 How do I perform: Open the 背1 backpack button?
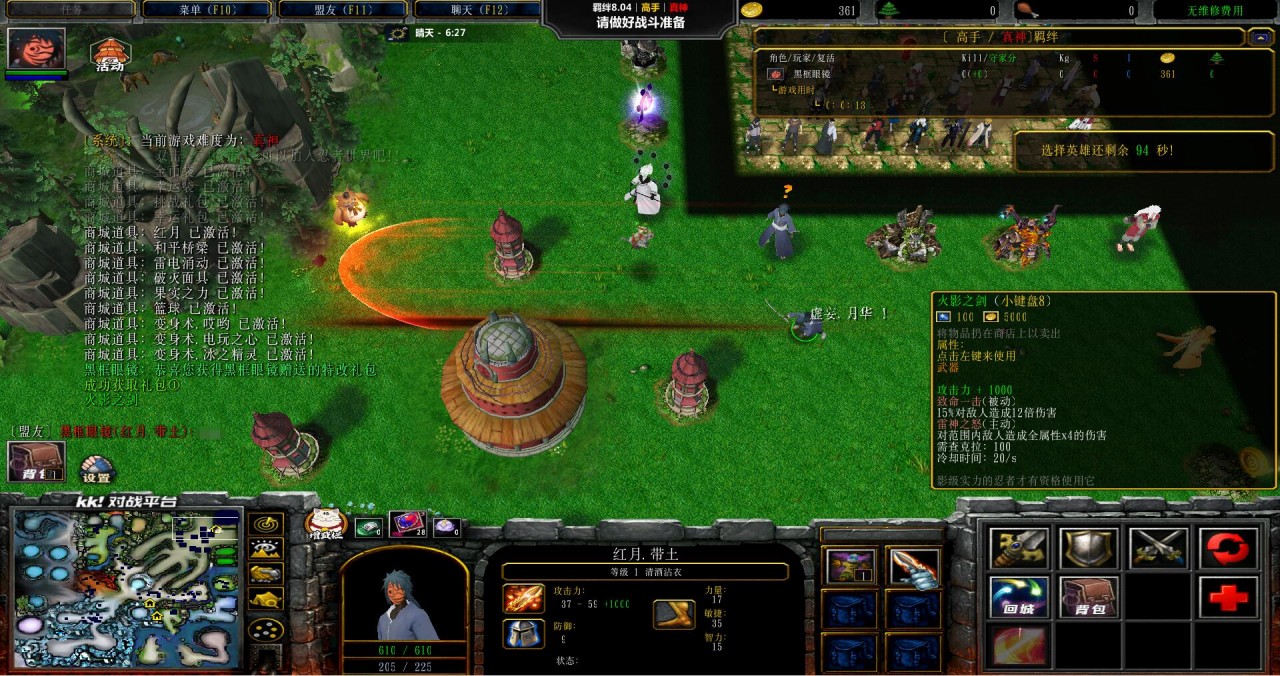point(37,461)
